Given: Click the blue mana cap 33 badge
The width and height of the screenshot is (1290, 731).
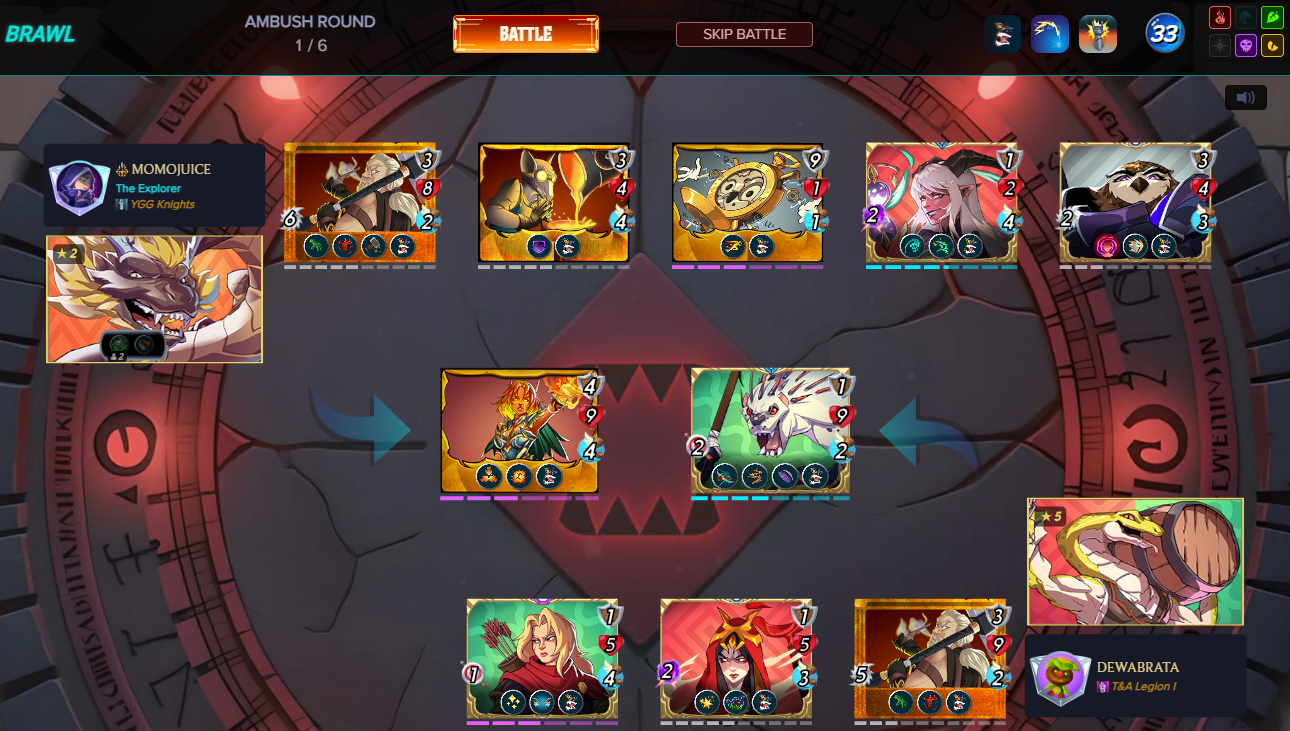Looking at the screenshot, I should [x=1163, y=33].
